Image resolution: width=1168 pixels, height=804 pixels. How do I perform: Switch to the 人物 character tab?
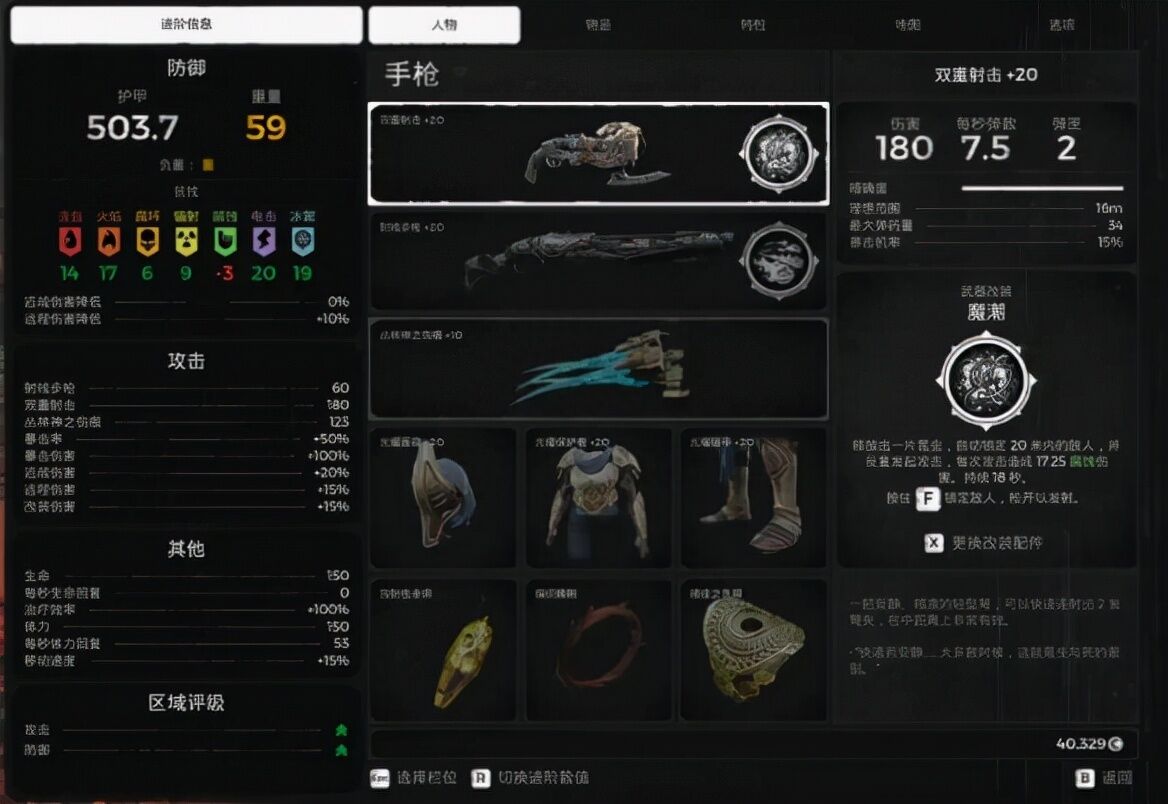[444, 25]
